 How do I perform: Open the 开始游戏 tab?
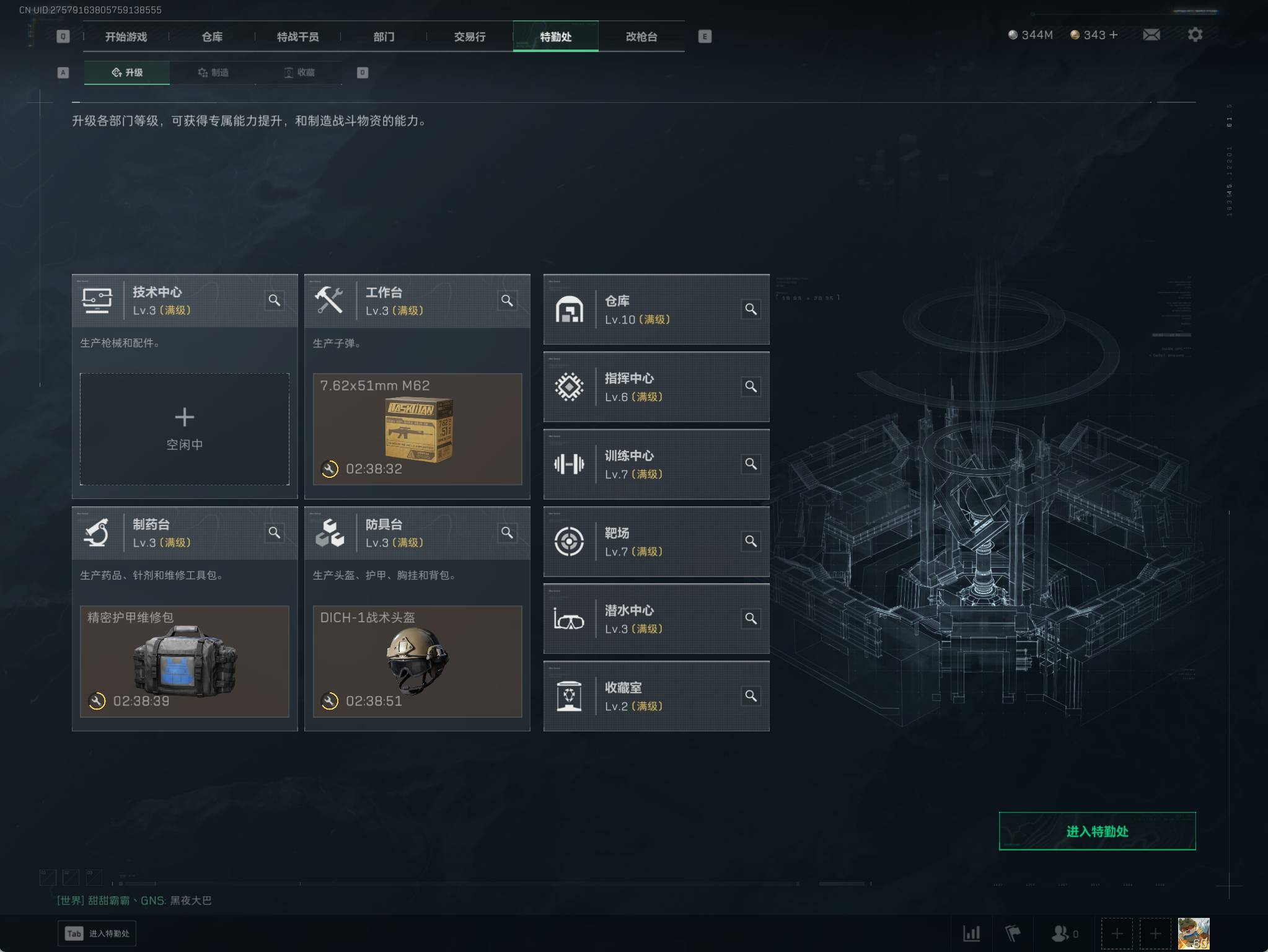[126, 37]
